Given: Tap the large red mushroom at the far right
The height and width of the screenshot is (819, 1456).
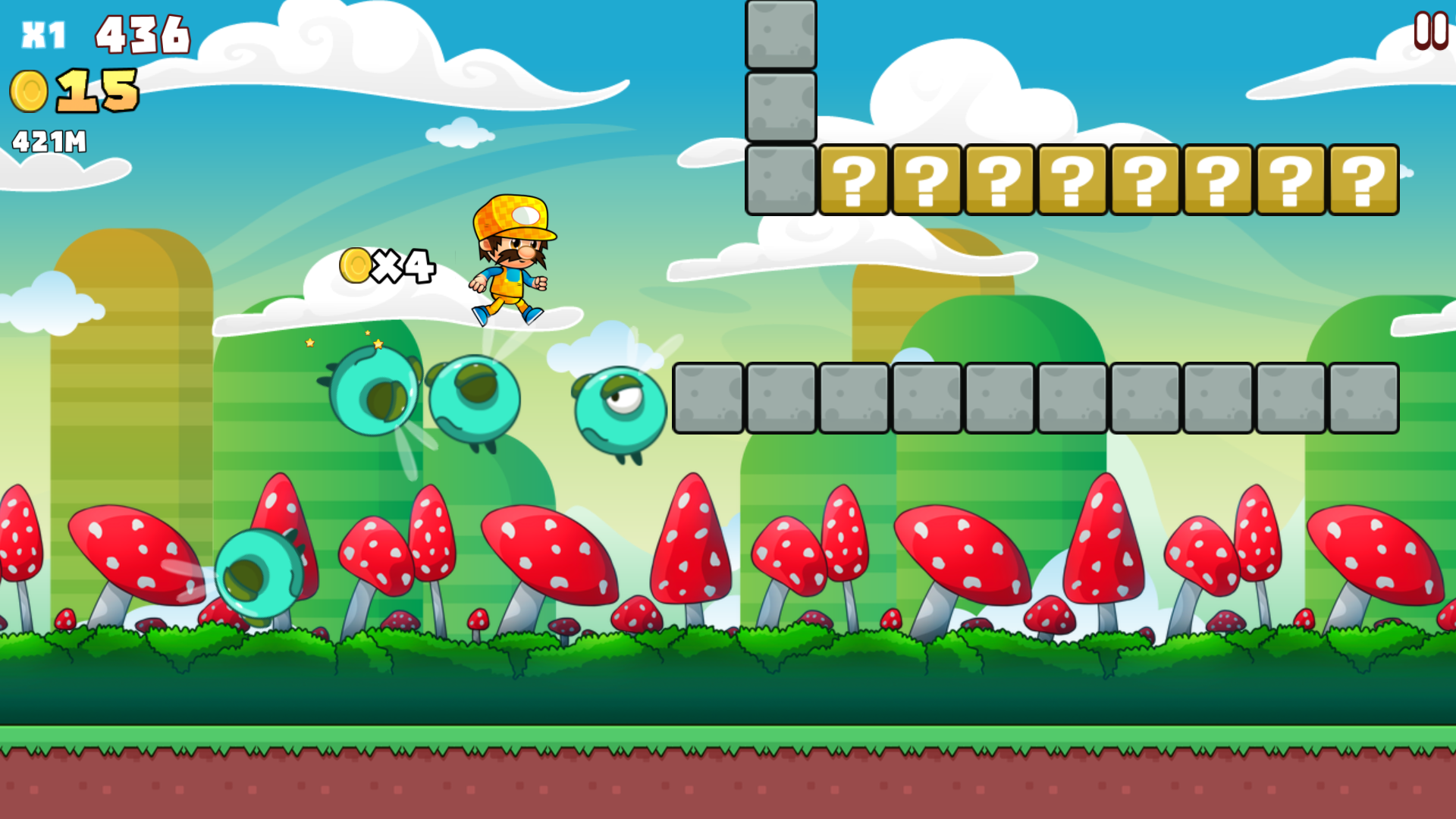Looking at the screenshot, I should 1373,554.
